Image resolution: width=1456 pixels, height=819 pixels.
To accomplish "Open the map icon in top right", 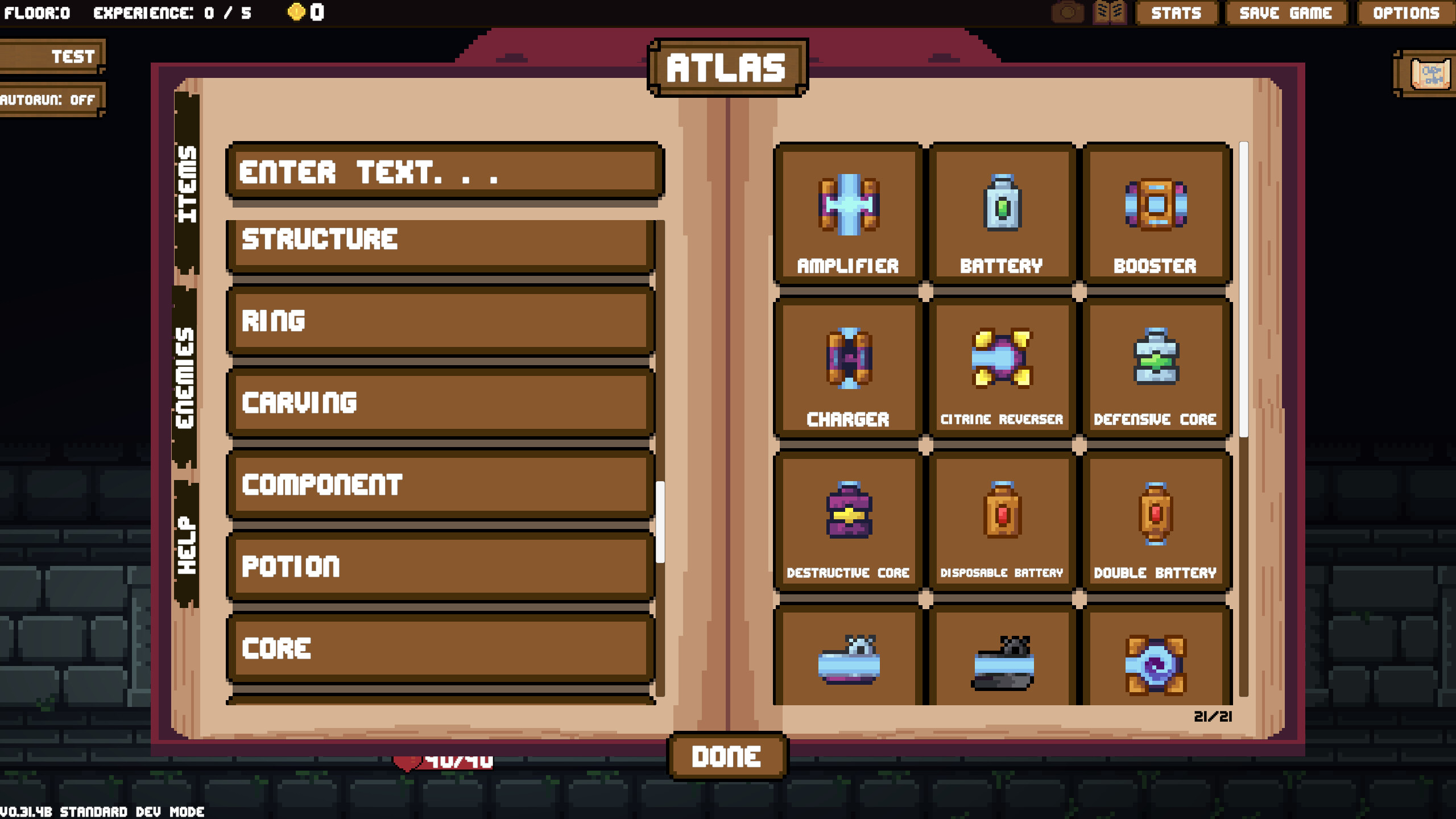I will (x=1429, y=74).
